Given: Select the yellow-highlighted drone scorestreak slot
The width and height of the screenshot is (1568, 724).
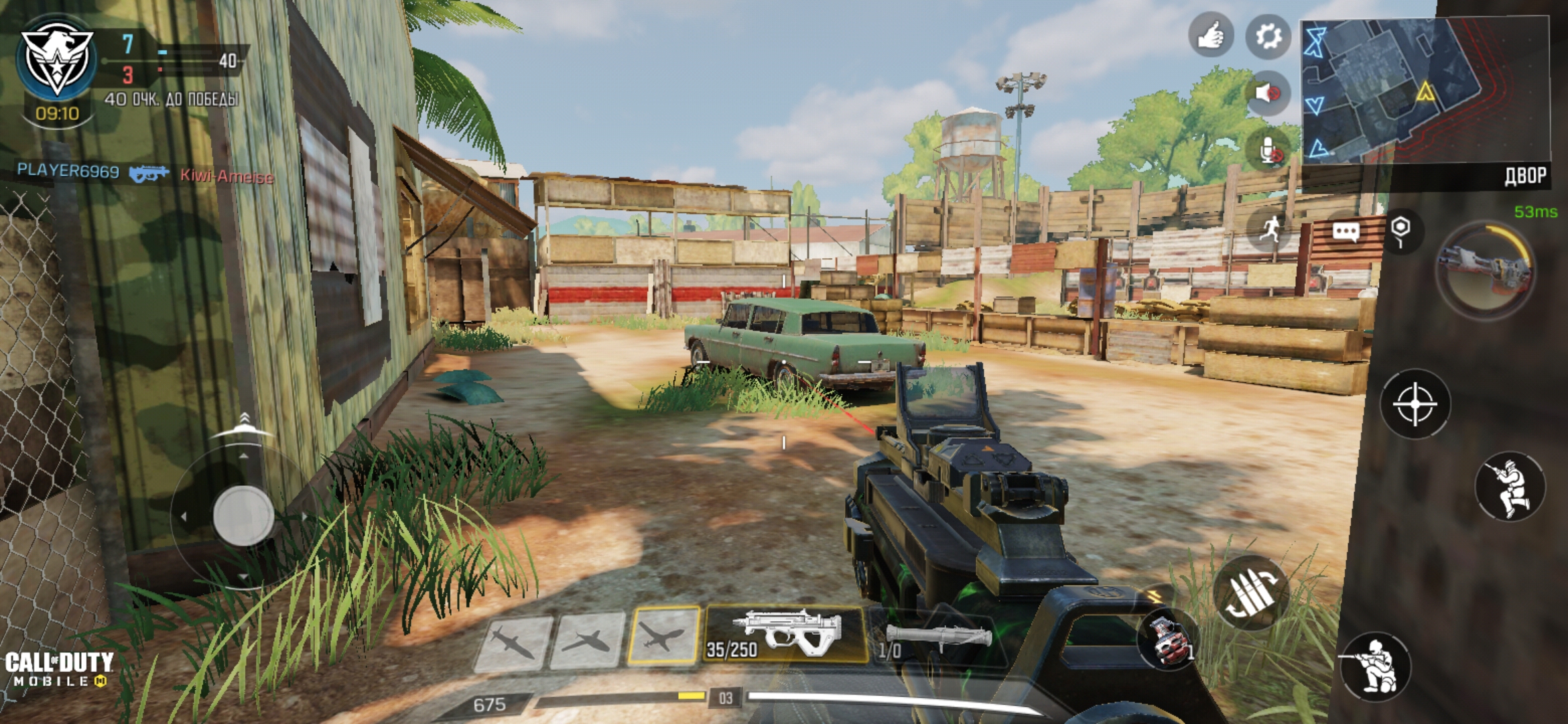Looking at the screenshot, I should (x=663, y=636).
